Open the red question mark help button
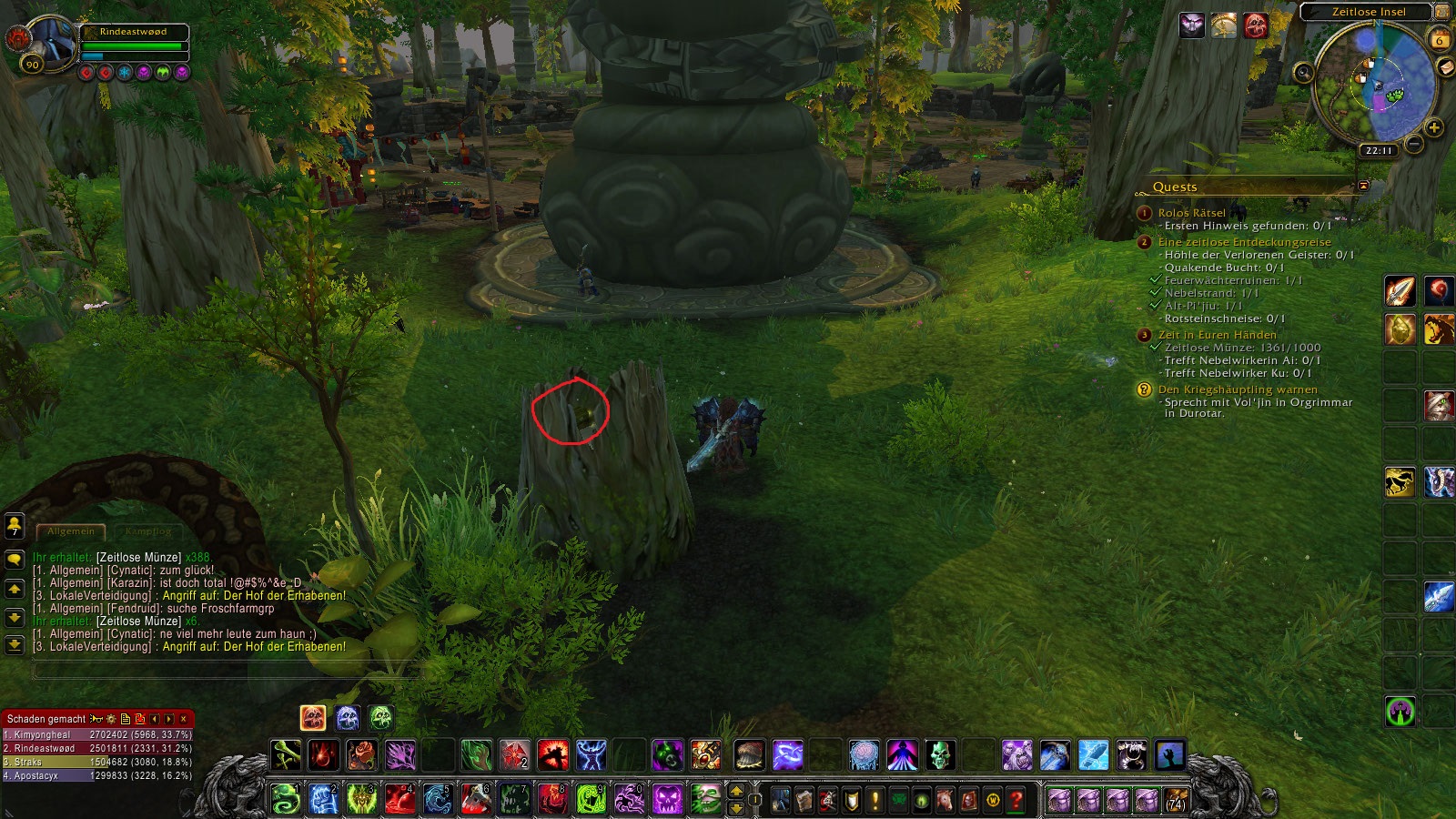Screen dimensions: 1456x819 tap(1016, 800)
